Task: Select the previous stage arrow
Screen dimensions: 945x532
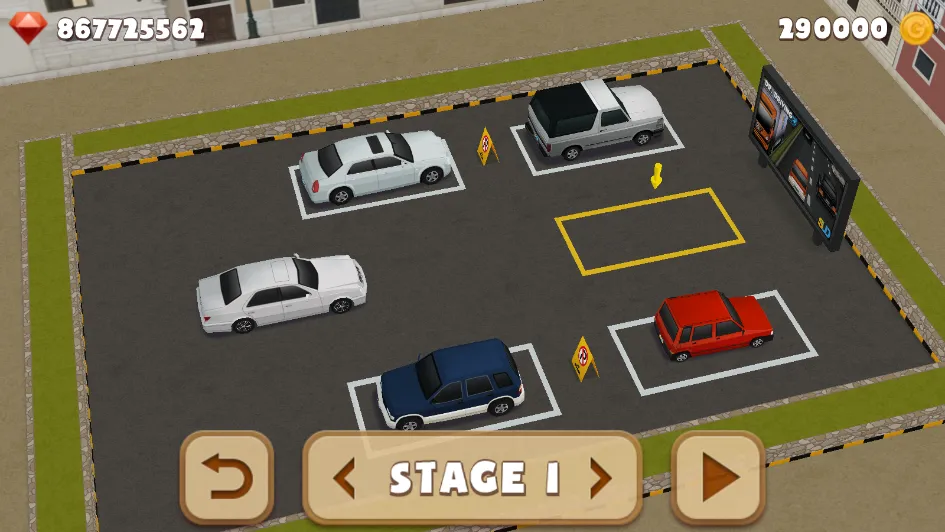Action: tap(344, 479)
